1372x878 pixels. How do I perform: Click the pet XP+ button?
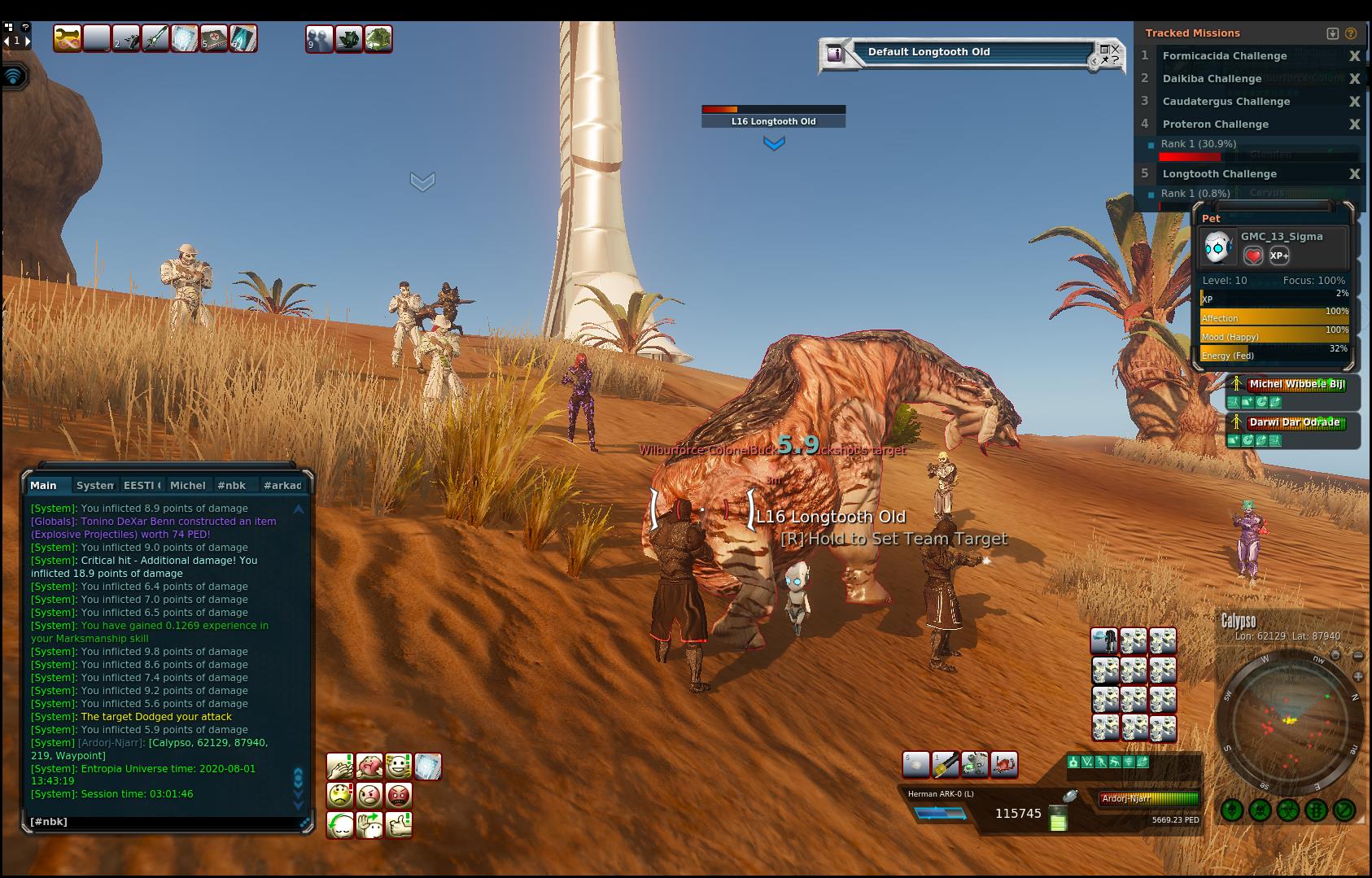tap(1278, 256)
